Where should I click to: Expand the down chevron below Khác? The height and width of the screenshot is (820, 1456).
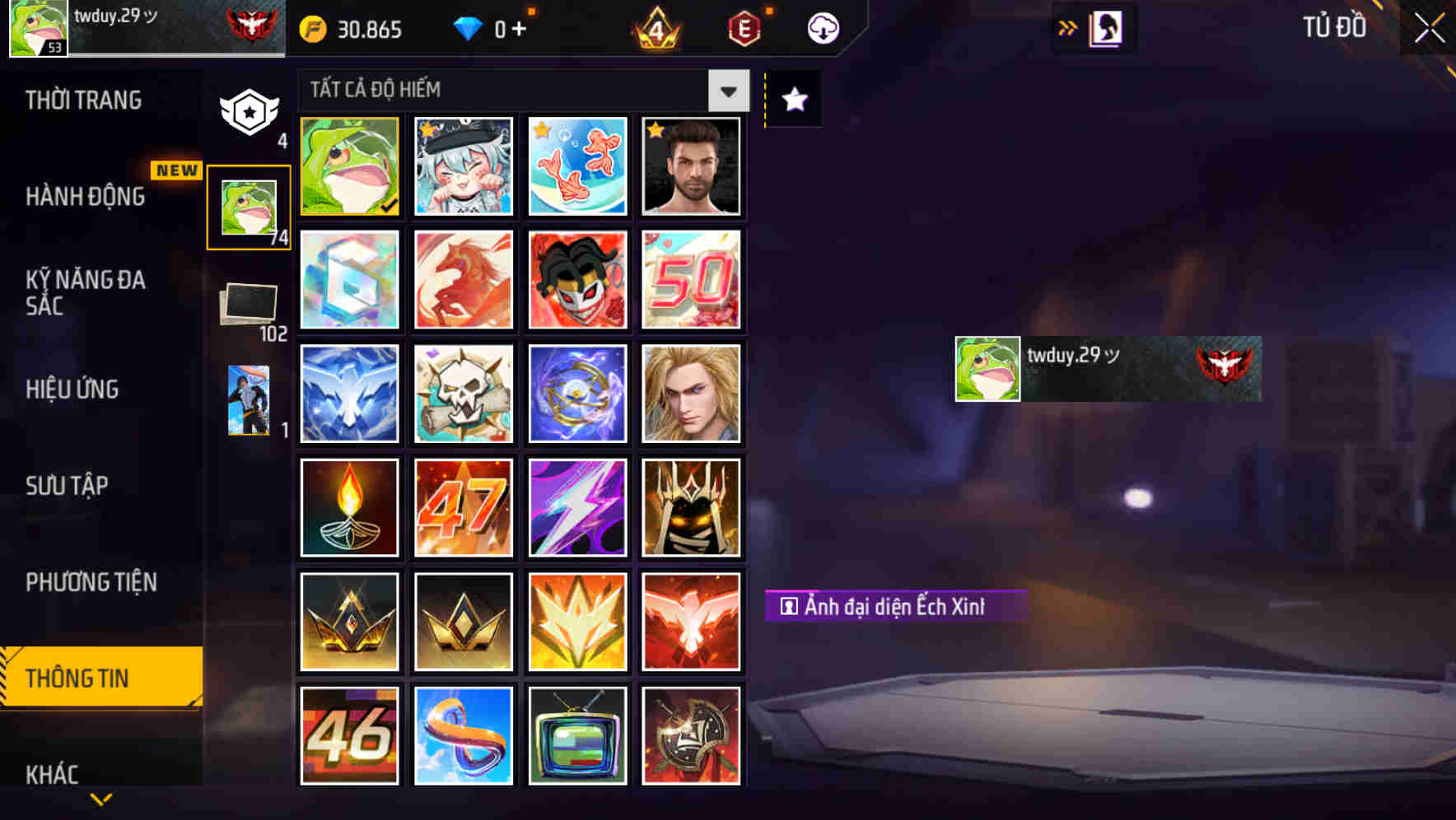(100, 800)
